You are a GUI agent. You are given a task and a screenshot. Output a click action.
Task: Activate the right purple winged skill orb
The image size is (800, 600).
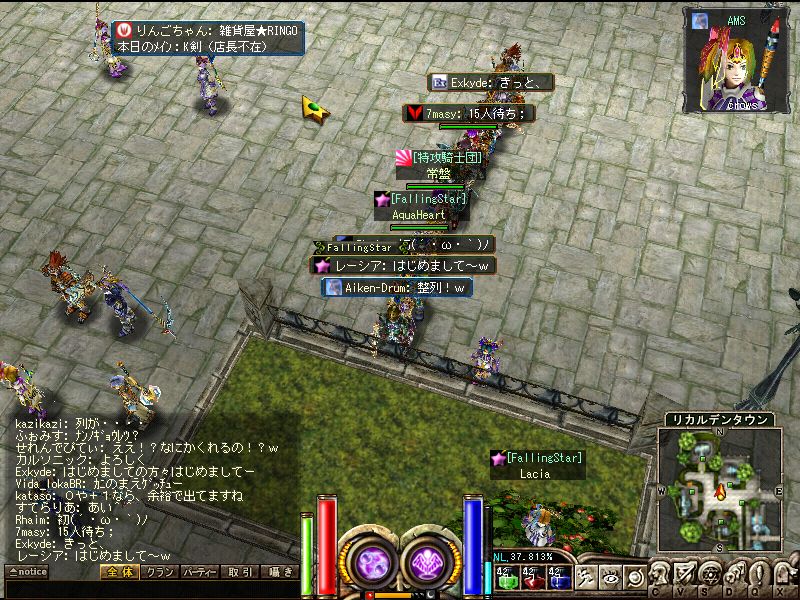430,561
